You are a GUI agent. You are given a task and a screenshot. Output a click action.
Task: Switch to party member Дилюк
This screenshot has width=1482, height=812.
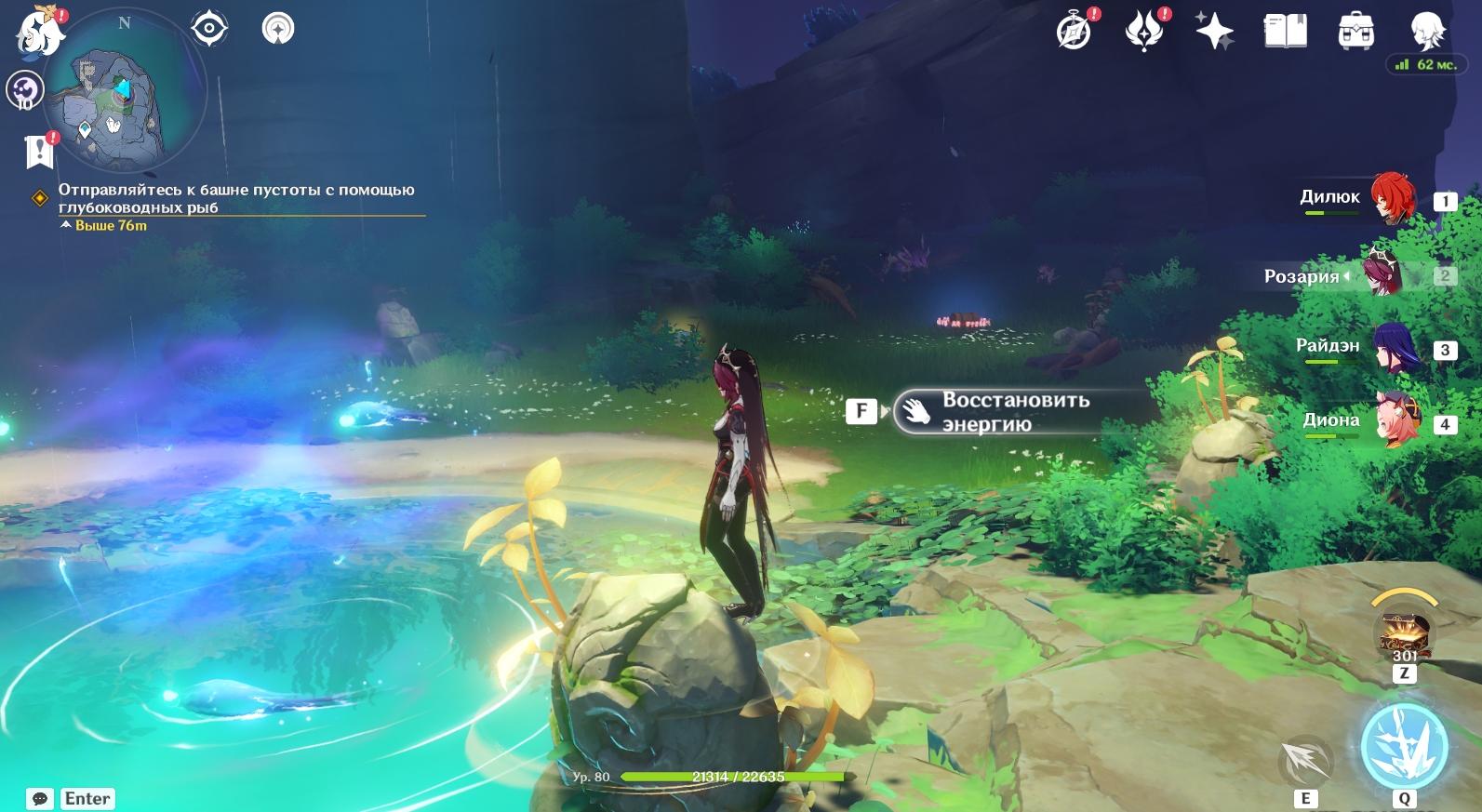[x=1392, y=198]
